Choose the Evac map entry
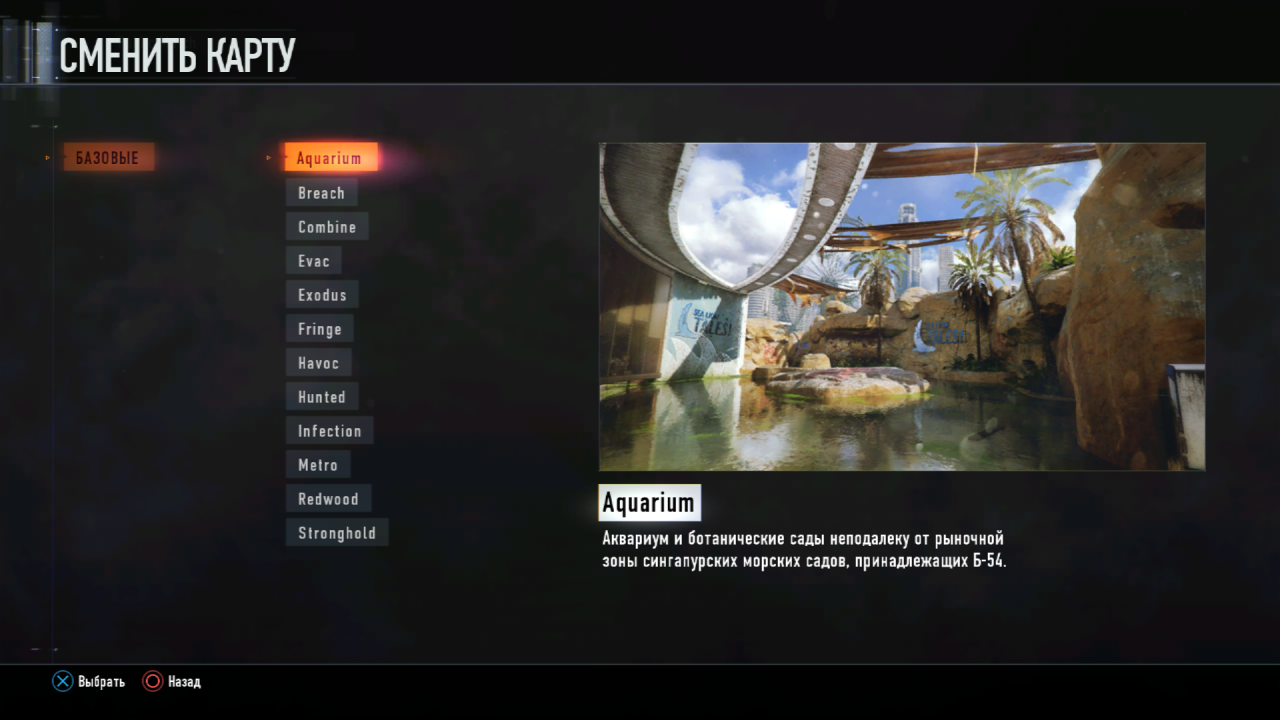The image size is (1280, 720). (314, 261)
